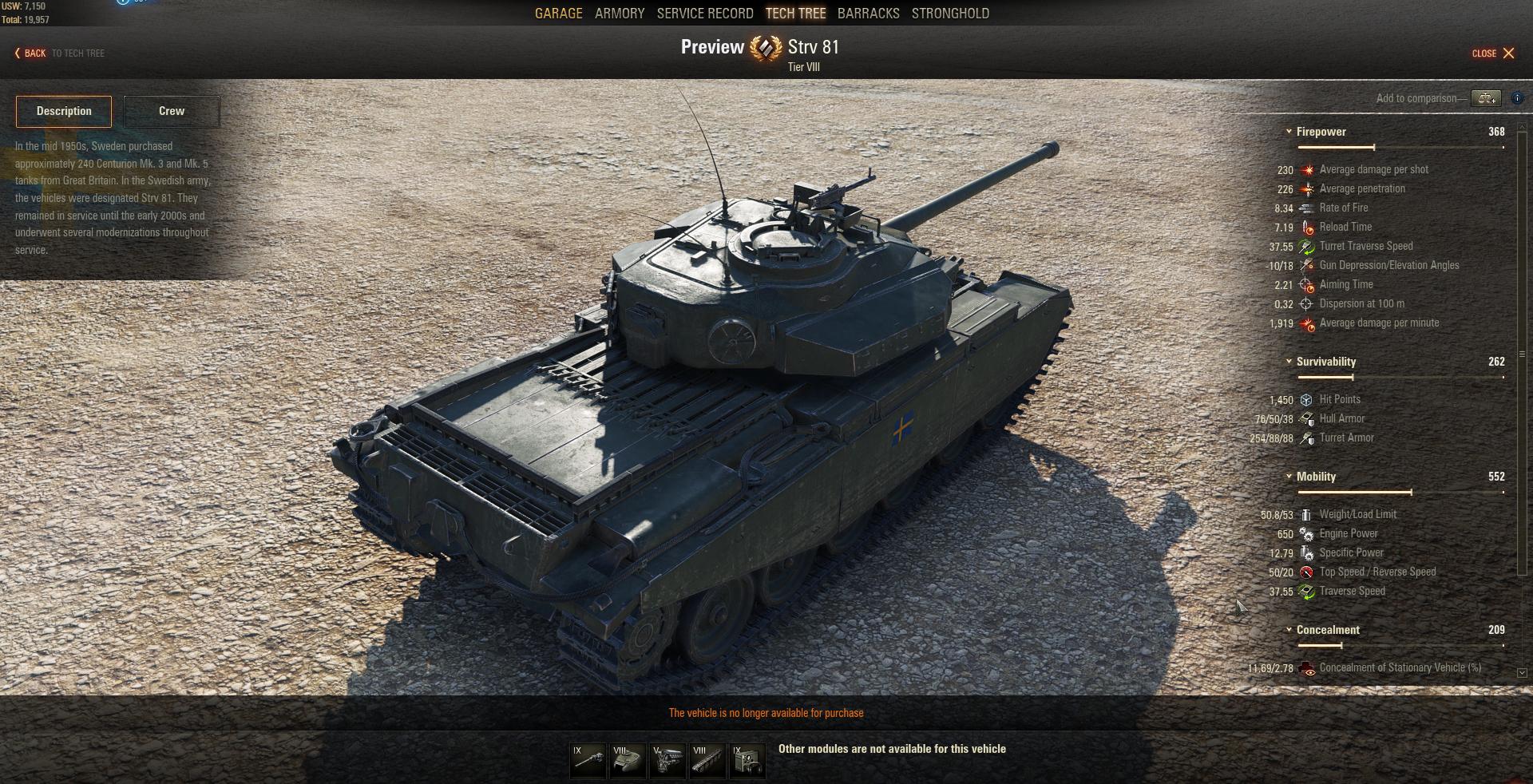Enter the Stronghold menu

click(950, 14)
